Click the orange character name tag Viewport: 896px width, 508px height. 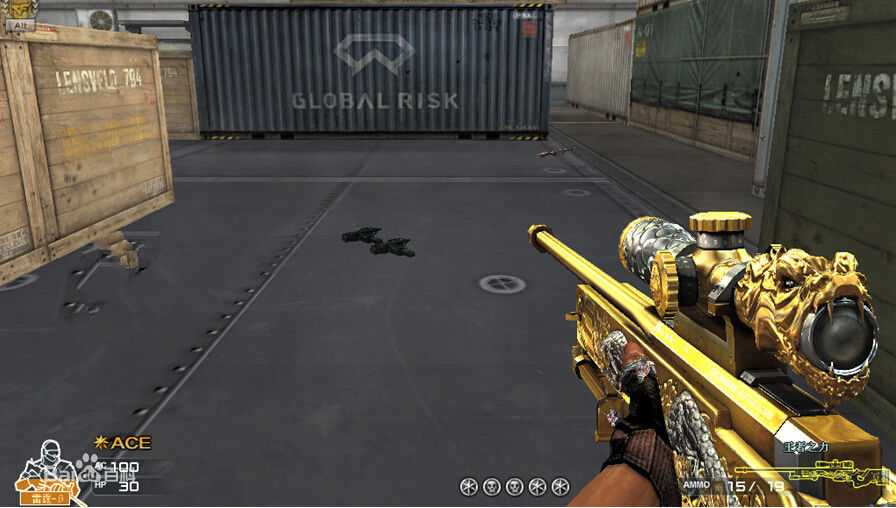[45, 495]
